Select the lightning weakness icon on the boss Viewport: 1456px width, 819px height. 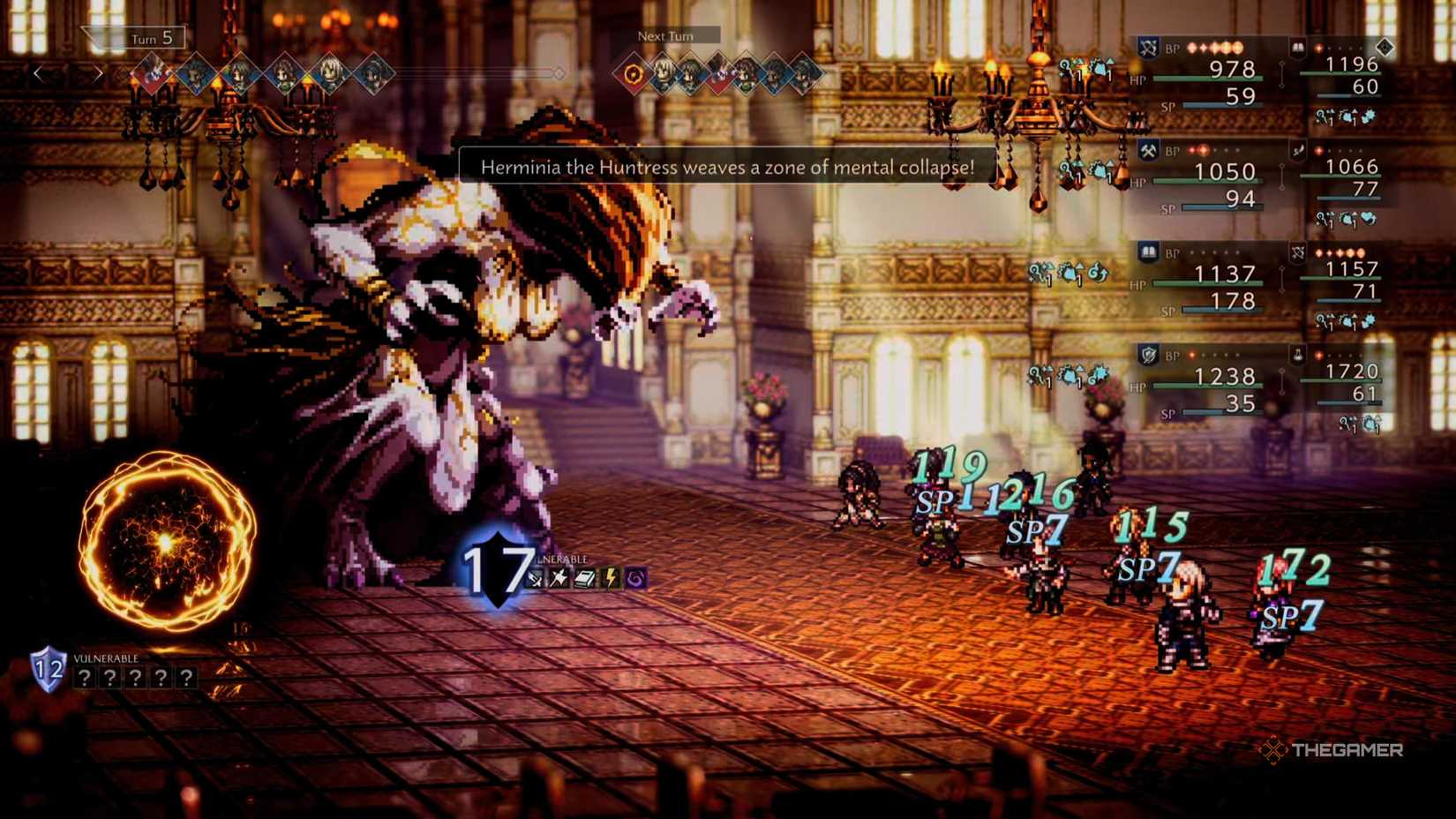coord(610,578)
